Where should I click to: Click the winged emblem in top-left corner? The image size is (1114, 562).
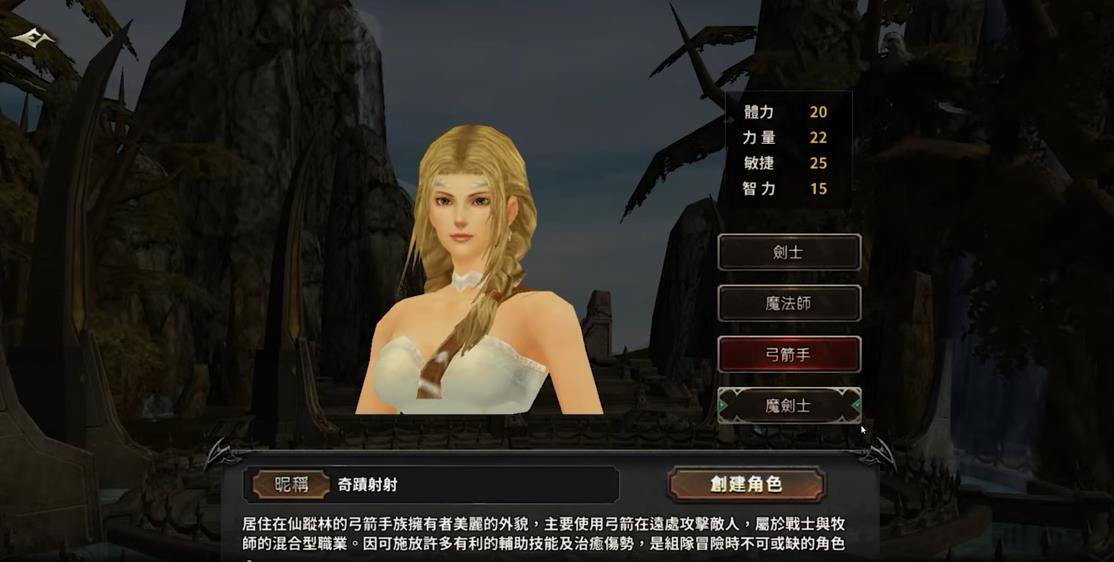tap(34, 39)
